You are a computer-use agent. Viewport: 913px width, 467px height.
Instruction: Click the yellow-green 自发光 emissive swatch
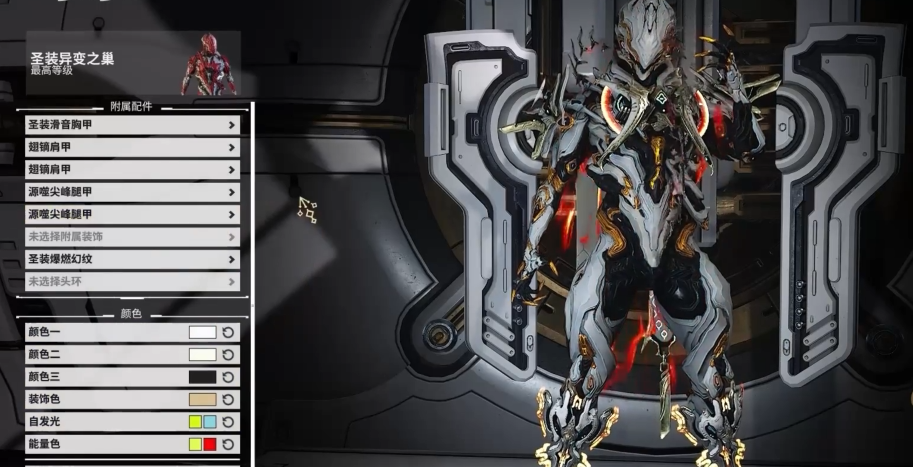tap(195, 421)
